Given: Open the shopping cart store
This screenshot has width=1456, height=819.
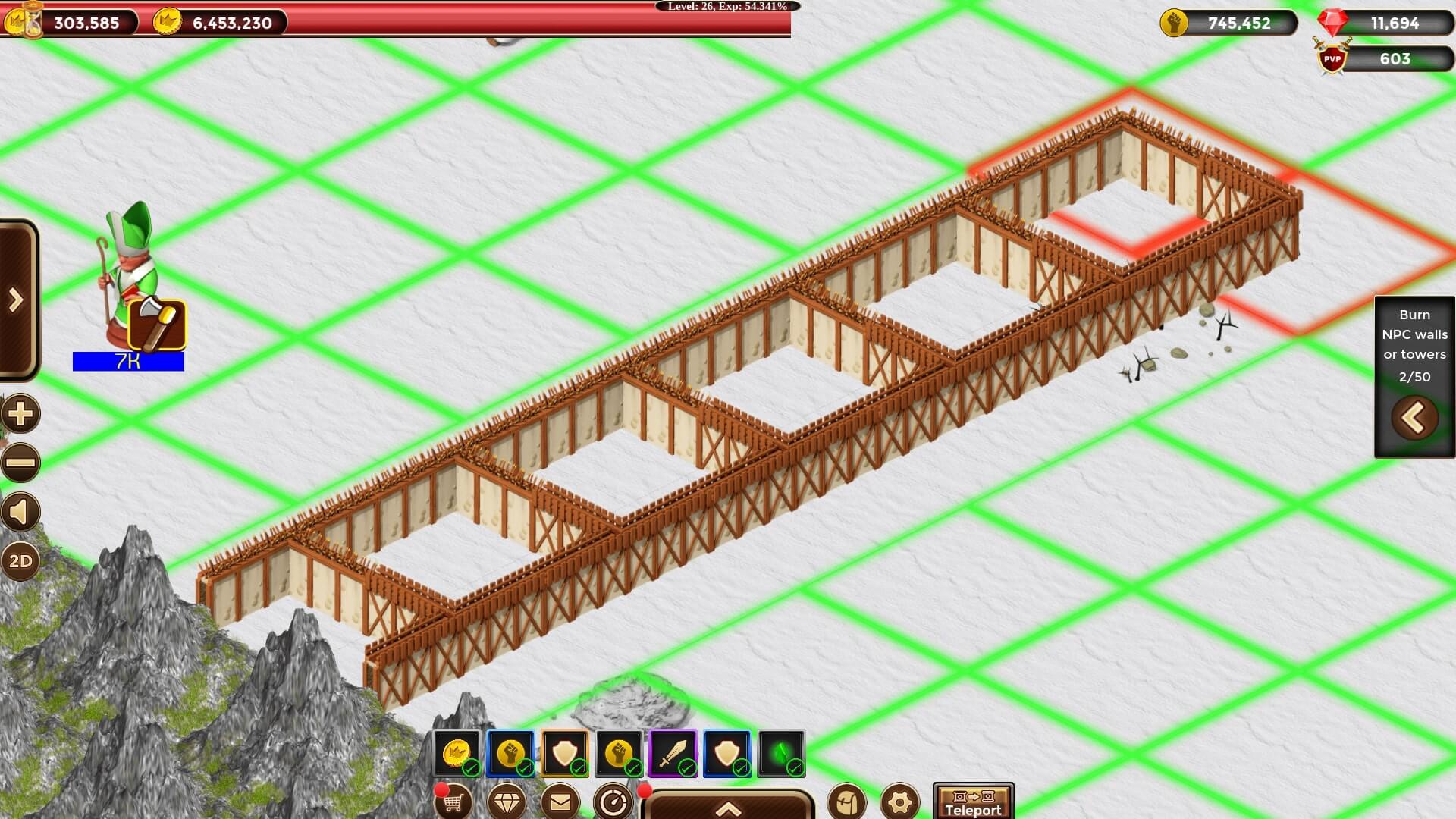Looking at the screenshot, I should click(x=453, y=802).
